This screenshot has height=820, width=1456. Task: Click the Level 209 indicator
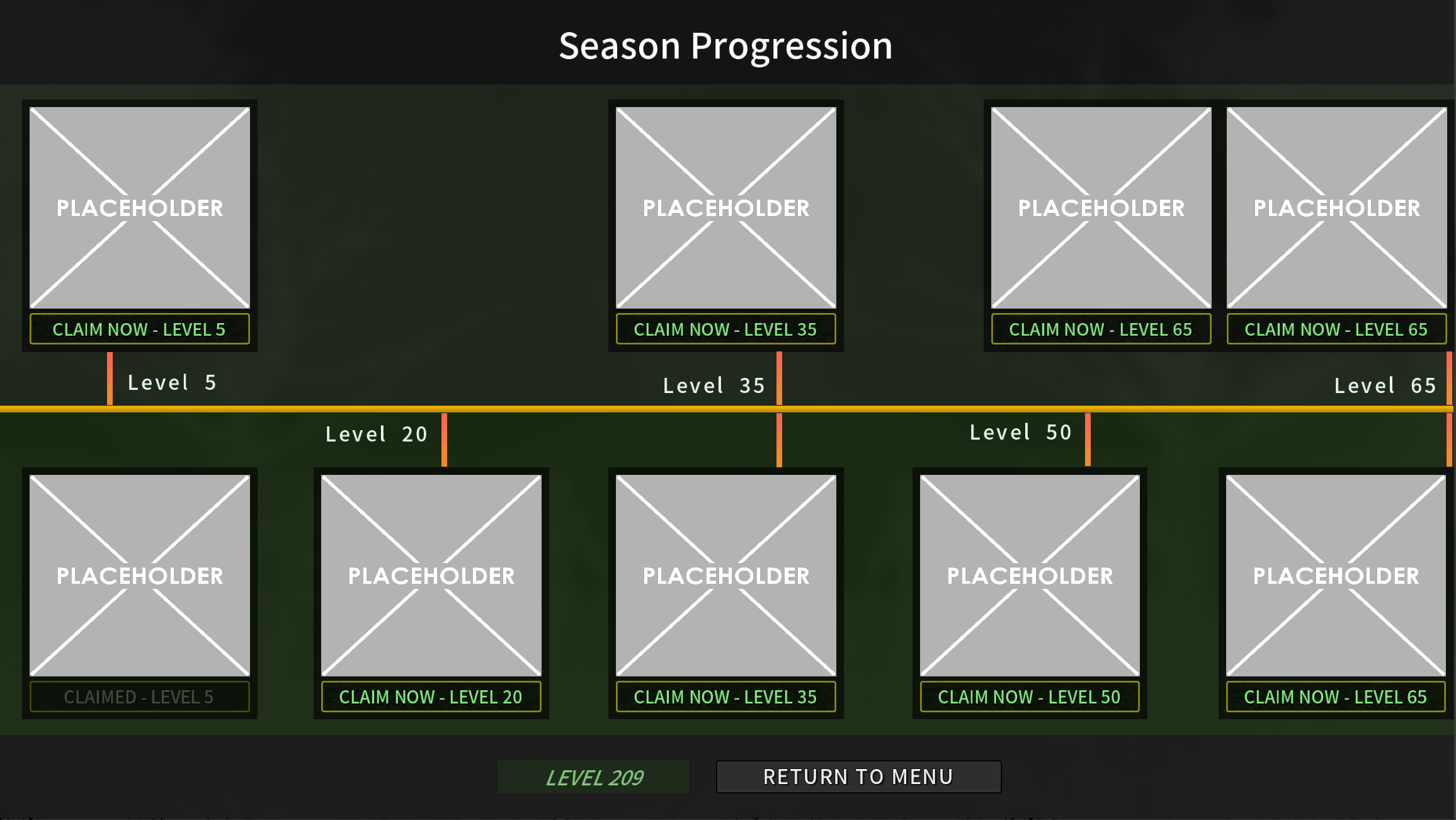click(x=593, y=777)
